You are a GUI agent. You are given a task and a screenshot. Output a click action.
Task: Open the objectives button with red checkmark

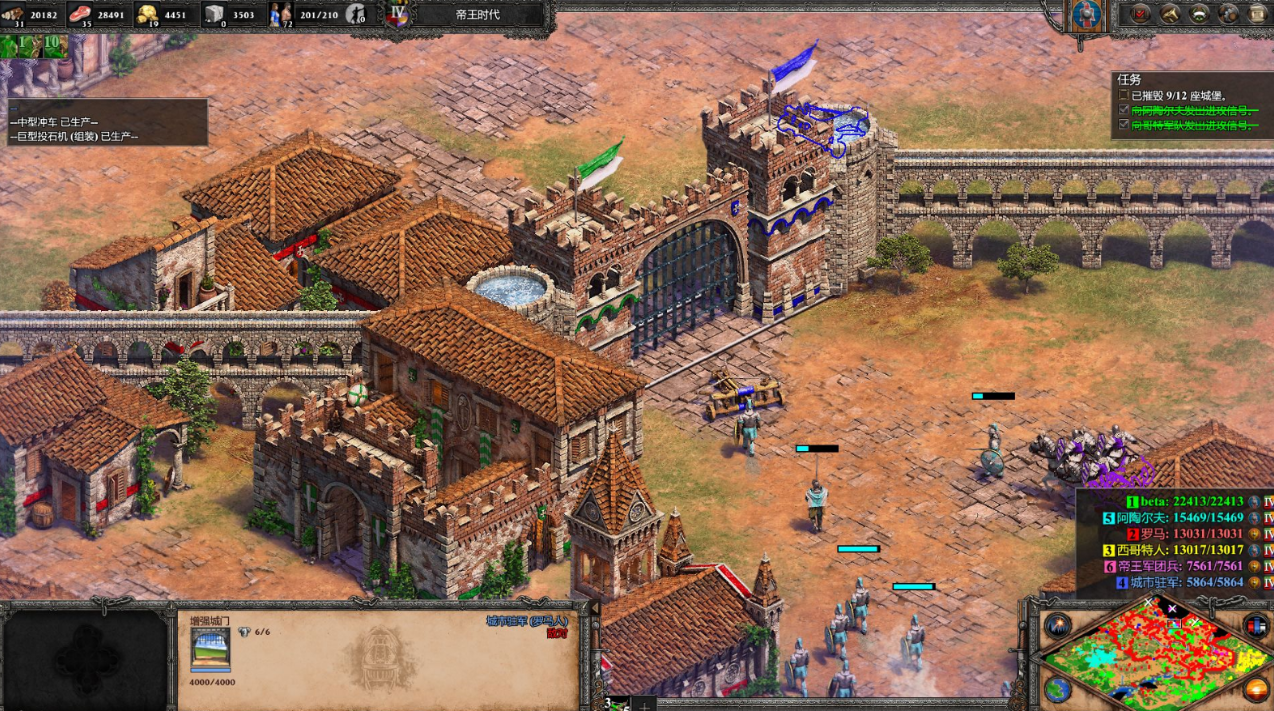point(1140,14)
